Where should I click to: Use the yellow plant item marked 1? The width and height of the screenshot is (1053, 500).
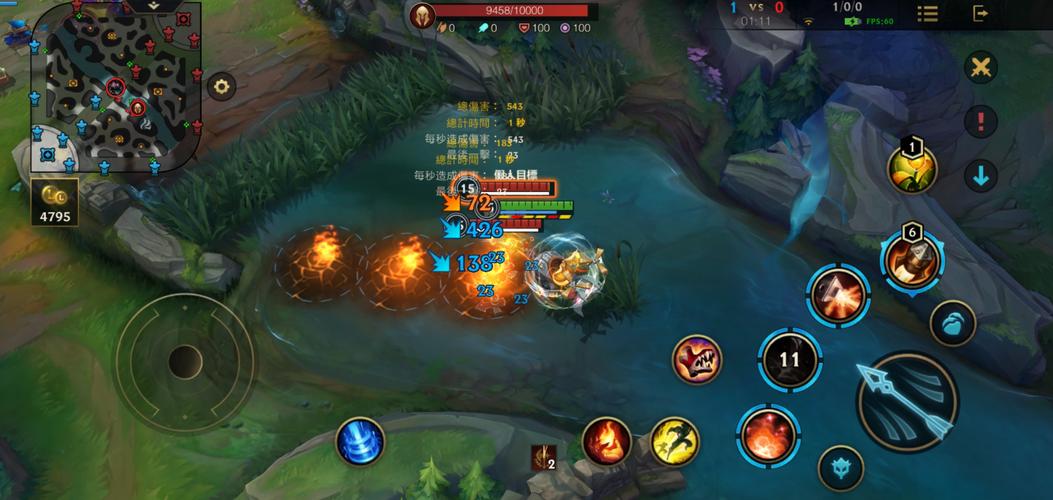[912, 170]
